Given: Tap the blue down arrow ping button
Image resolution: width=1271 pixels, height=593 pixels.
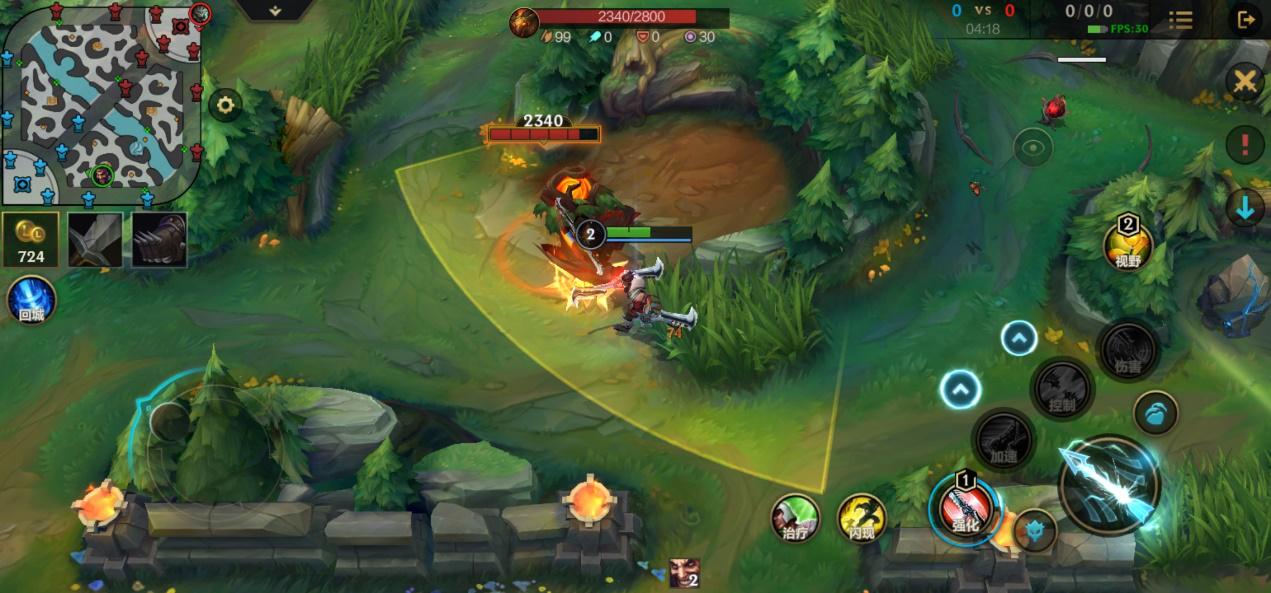Looking at the screenshot, I should click(1244, 208).
